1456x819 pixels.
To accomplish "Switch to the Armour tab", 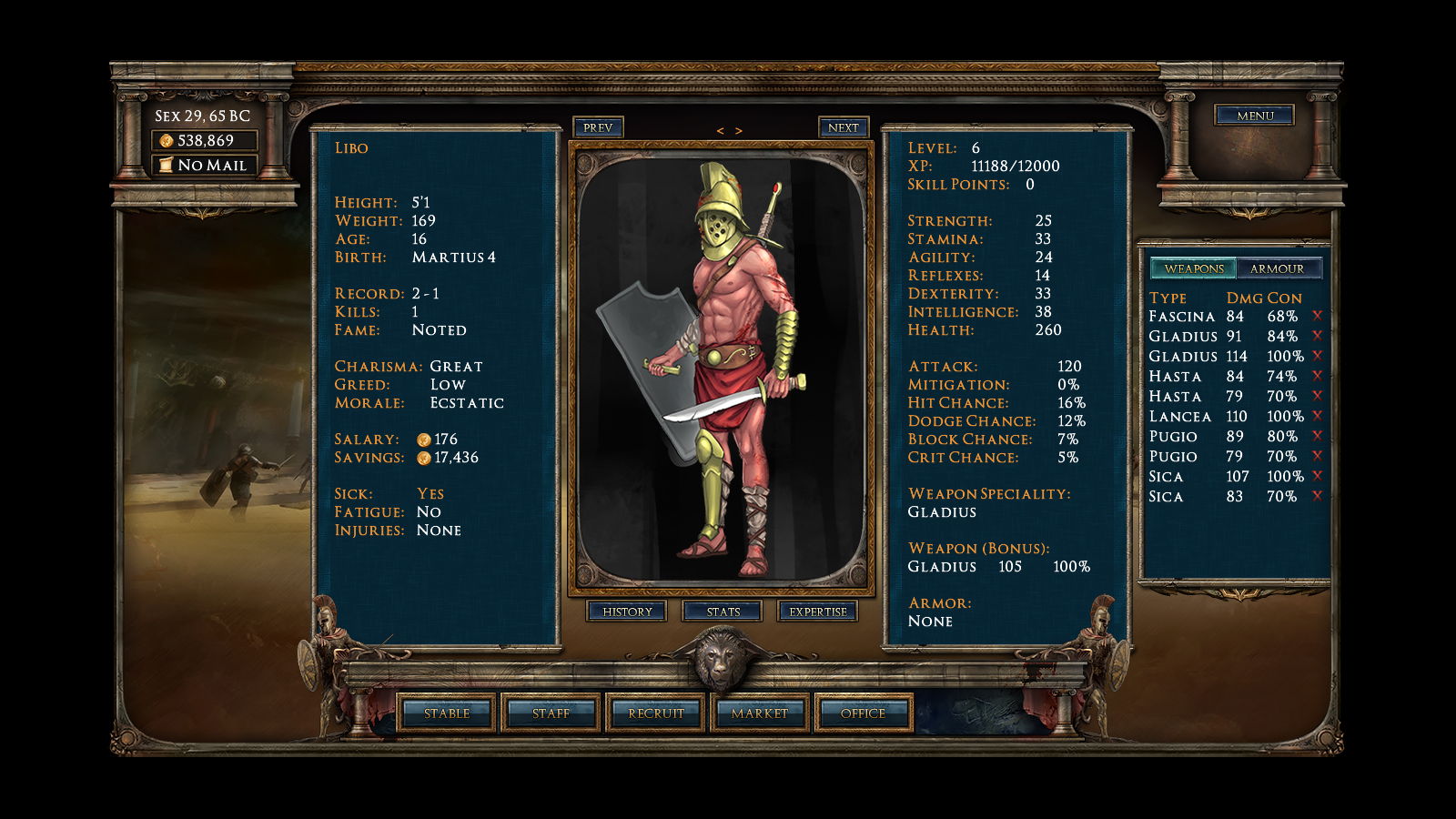I will pos(1277,268).
